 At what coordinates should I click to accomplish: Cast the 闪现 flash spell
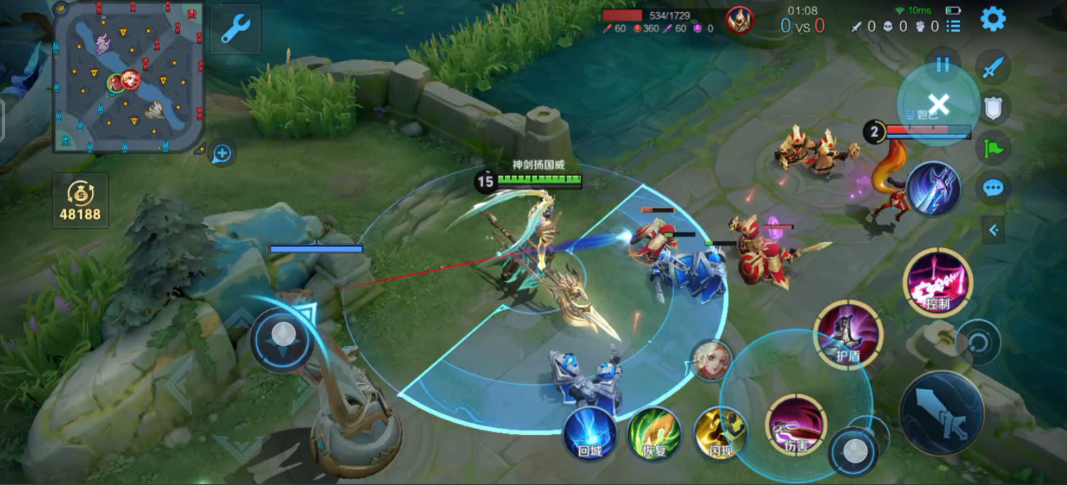(720, 433)
